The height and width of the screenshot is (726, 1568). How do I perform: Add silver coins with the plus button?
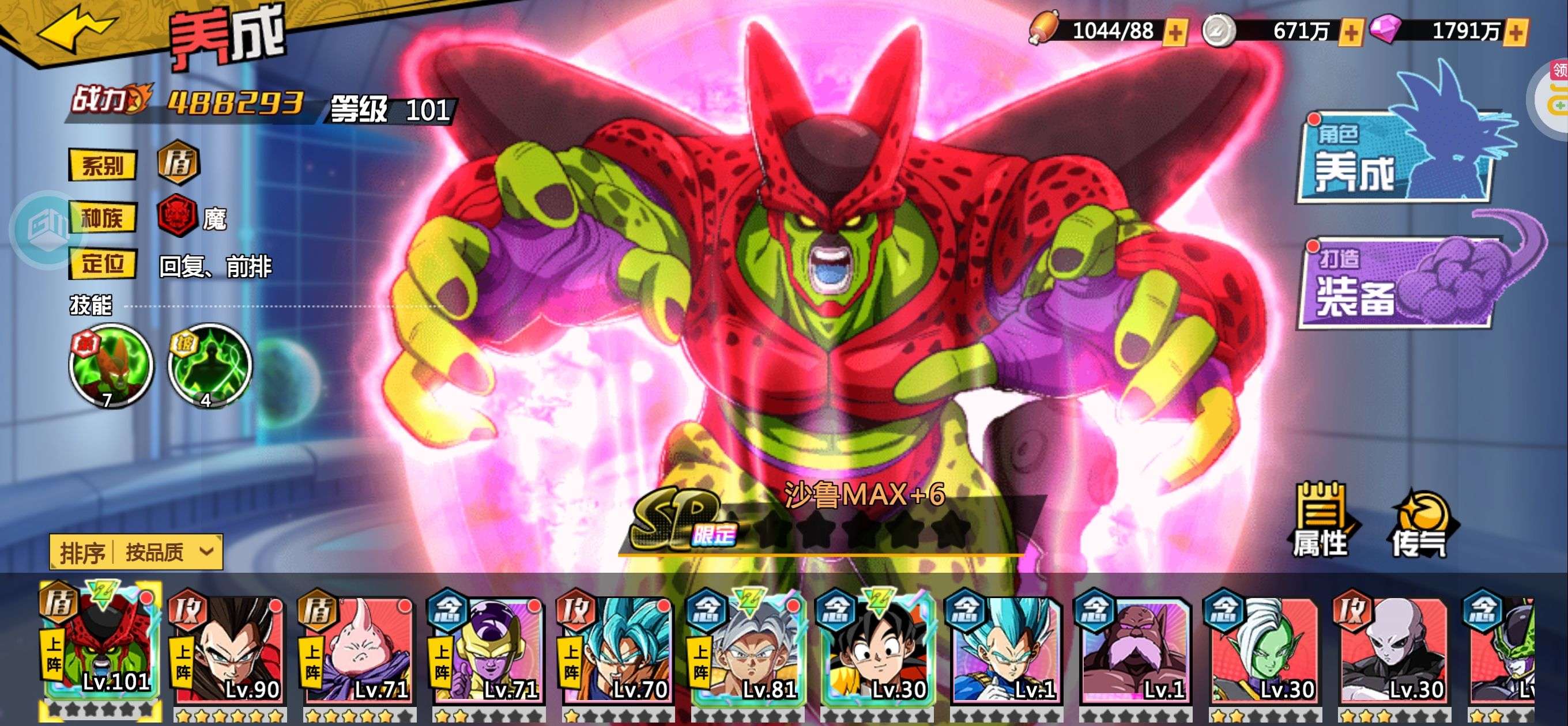coord(1351,32)
